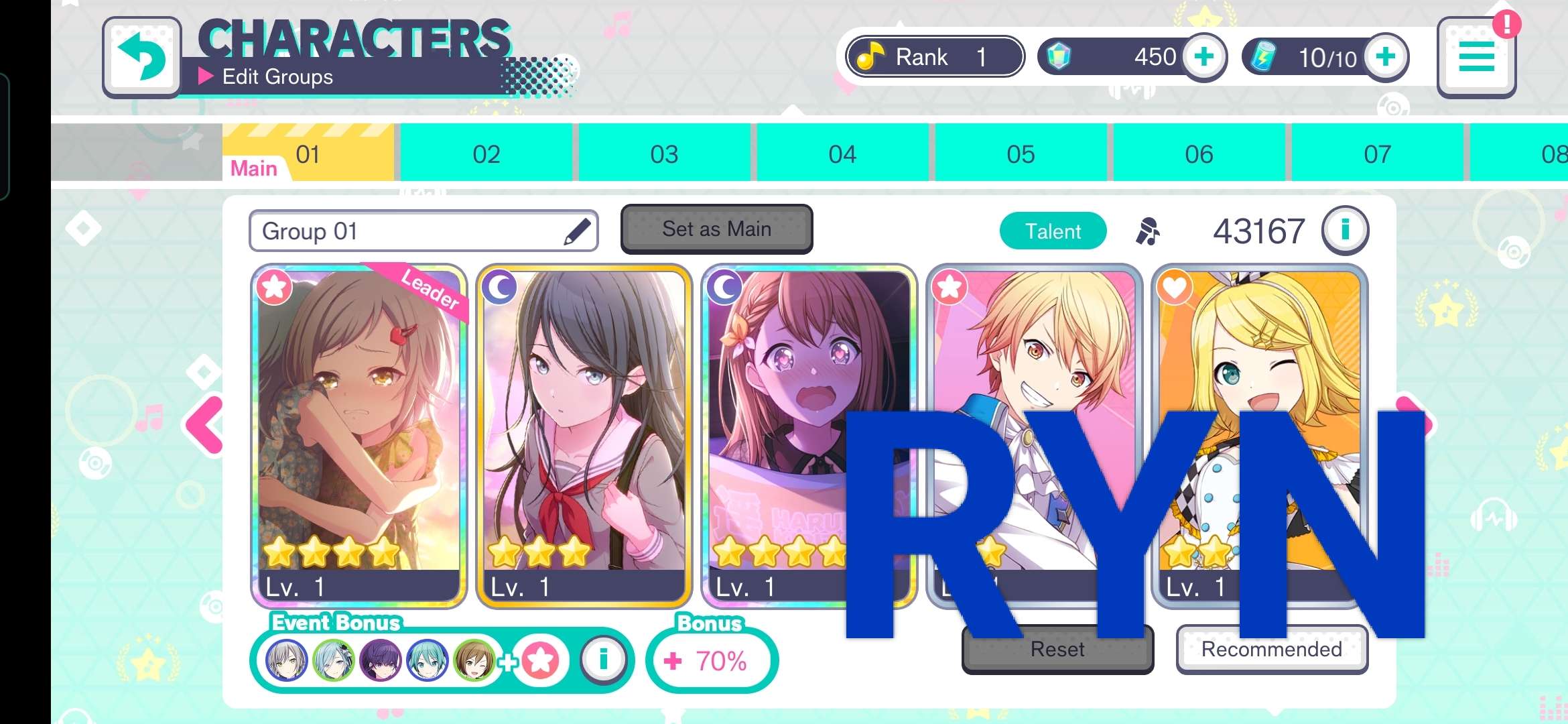Viewport: 1568px width, 724px height.
Task: Show Event Bonus info
Action: click(603, 660)
